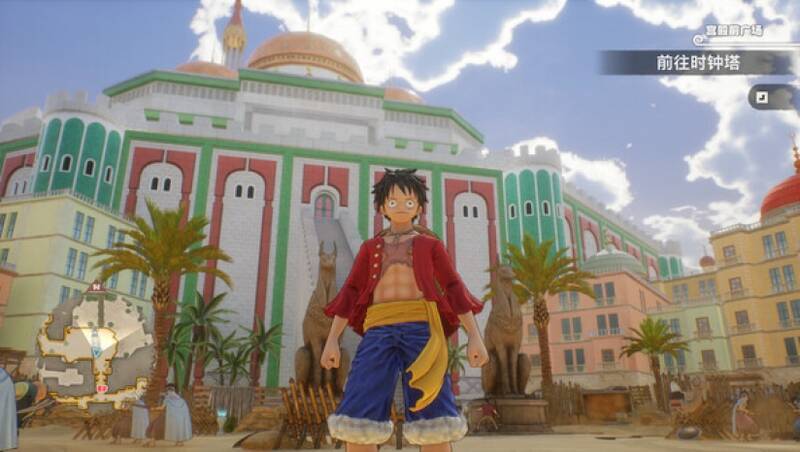This screenshot has width=800, height=452.
Task: Open the minimap
Action: (x=93, y=345)
